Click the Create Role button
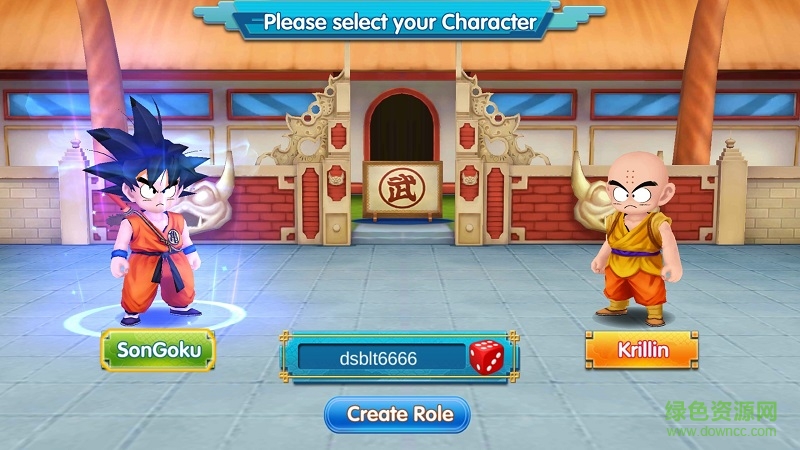Screen dimensions: 800x450 [398, 414]
